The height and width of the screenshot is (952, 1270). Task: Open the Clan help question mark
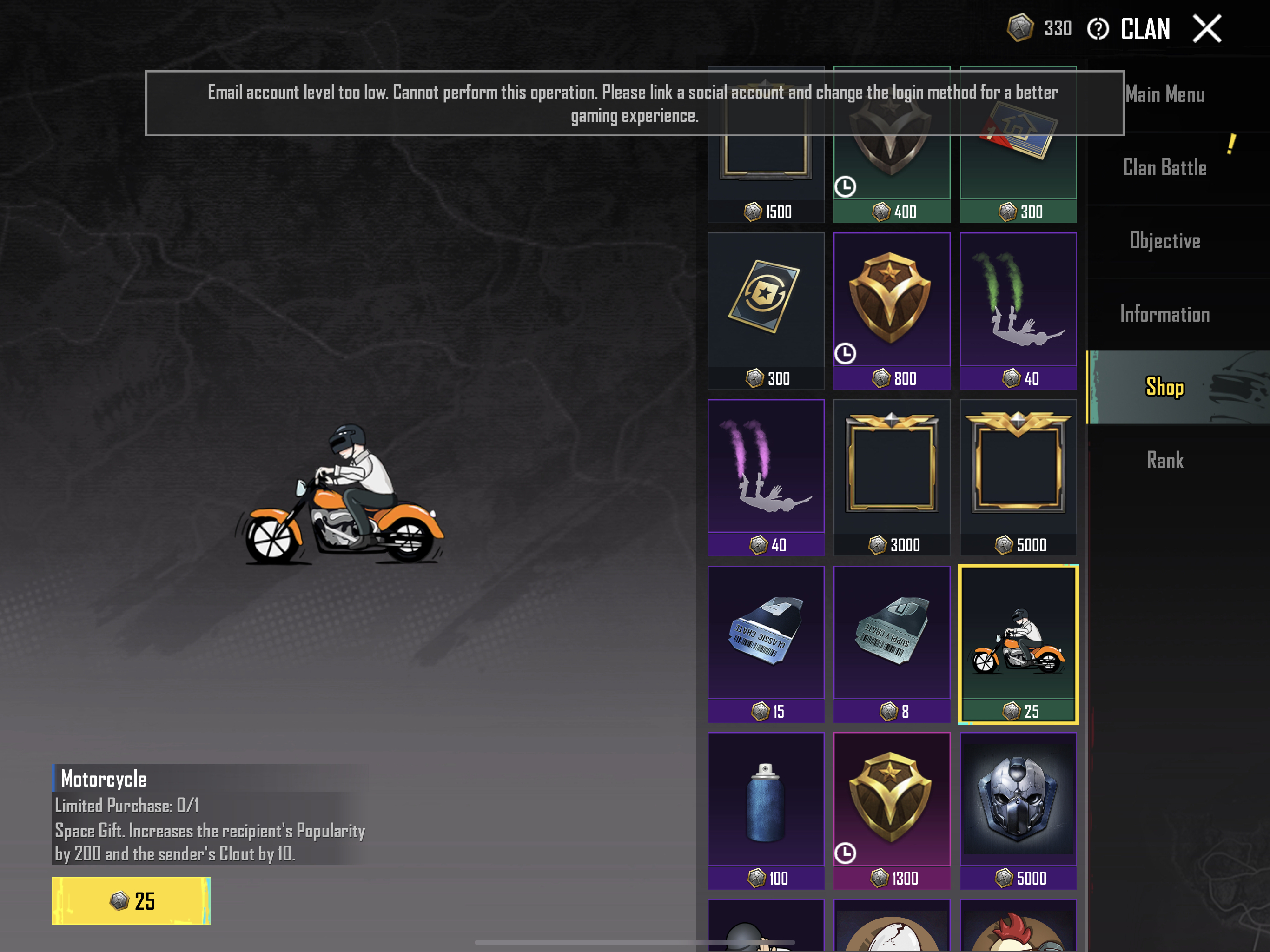1098,29
